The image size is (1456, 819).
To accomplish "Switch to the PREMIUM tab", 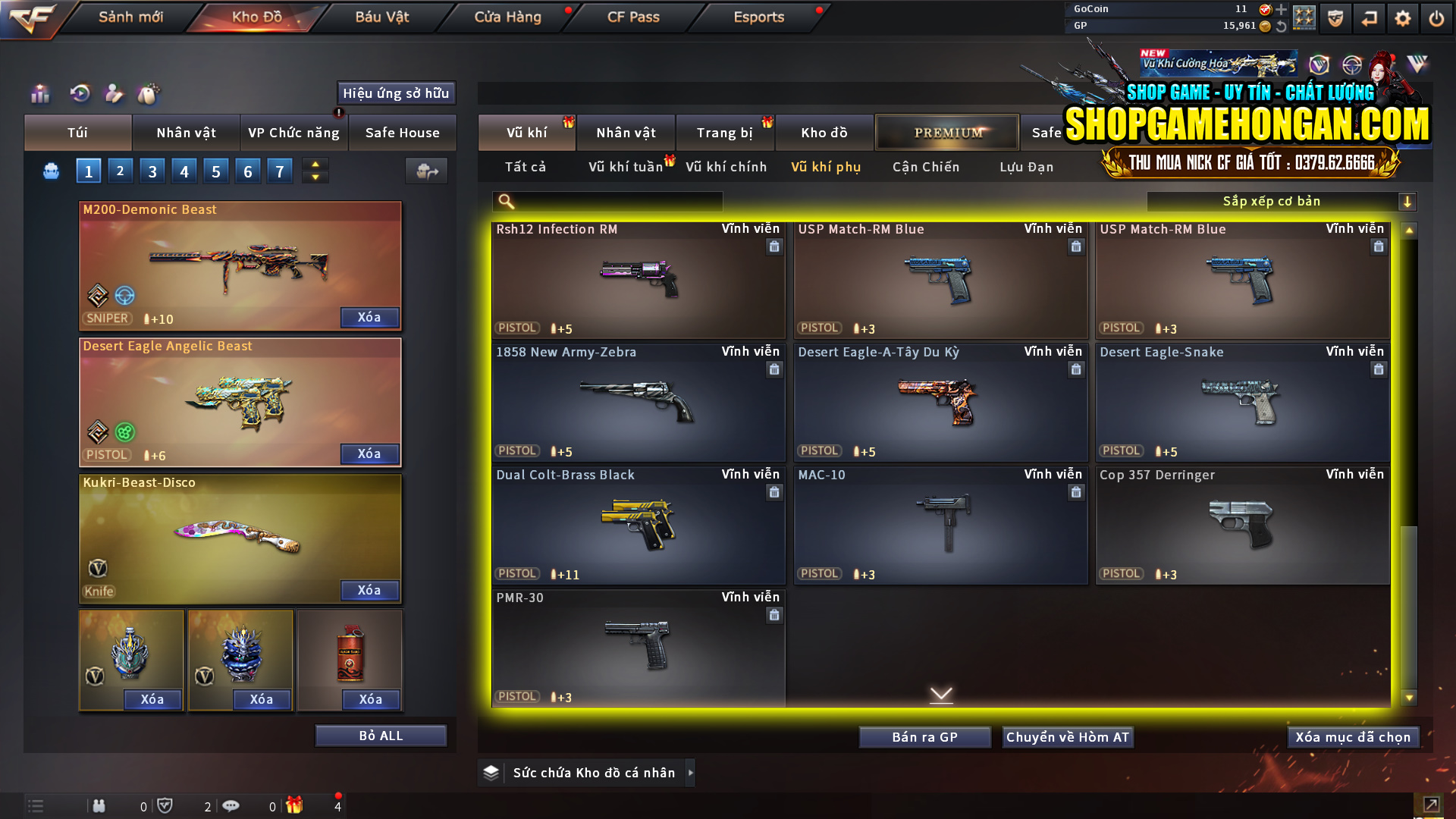I will [947, 132].
